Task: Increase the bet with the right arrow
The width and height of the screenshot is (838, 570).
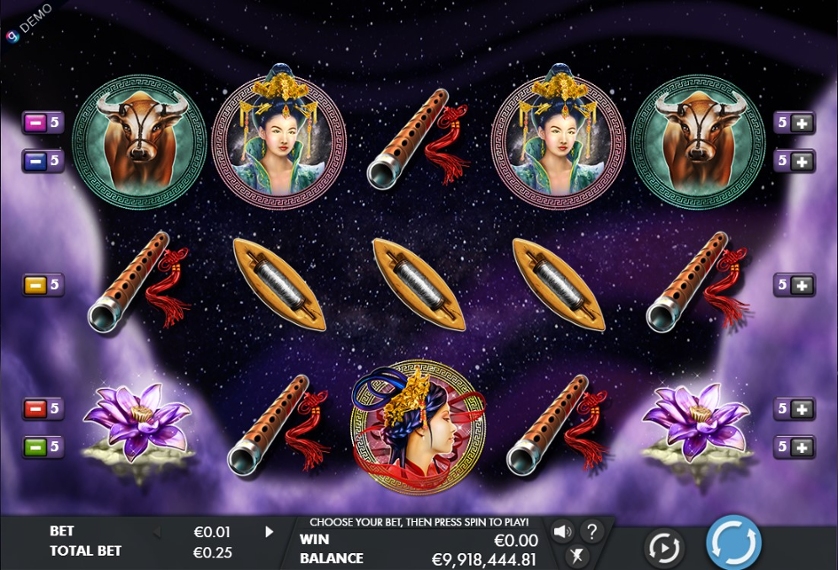Action: pyautogui.click(x=269, y=532)
